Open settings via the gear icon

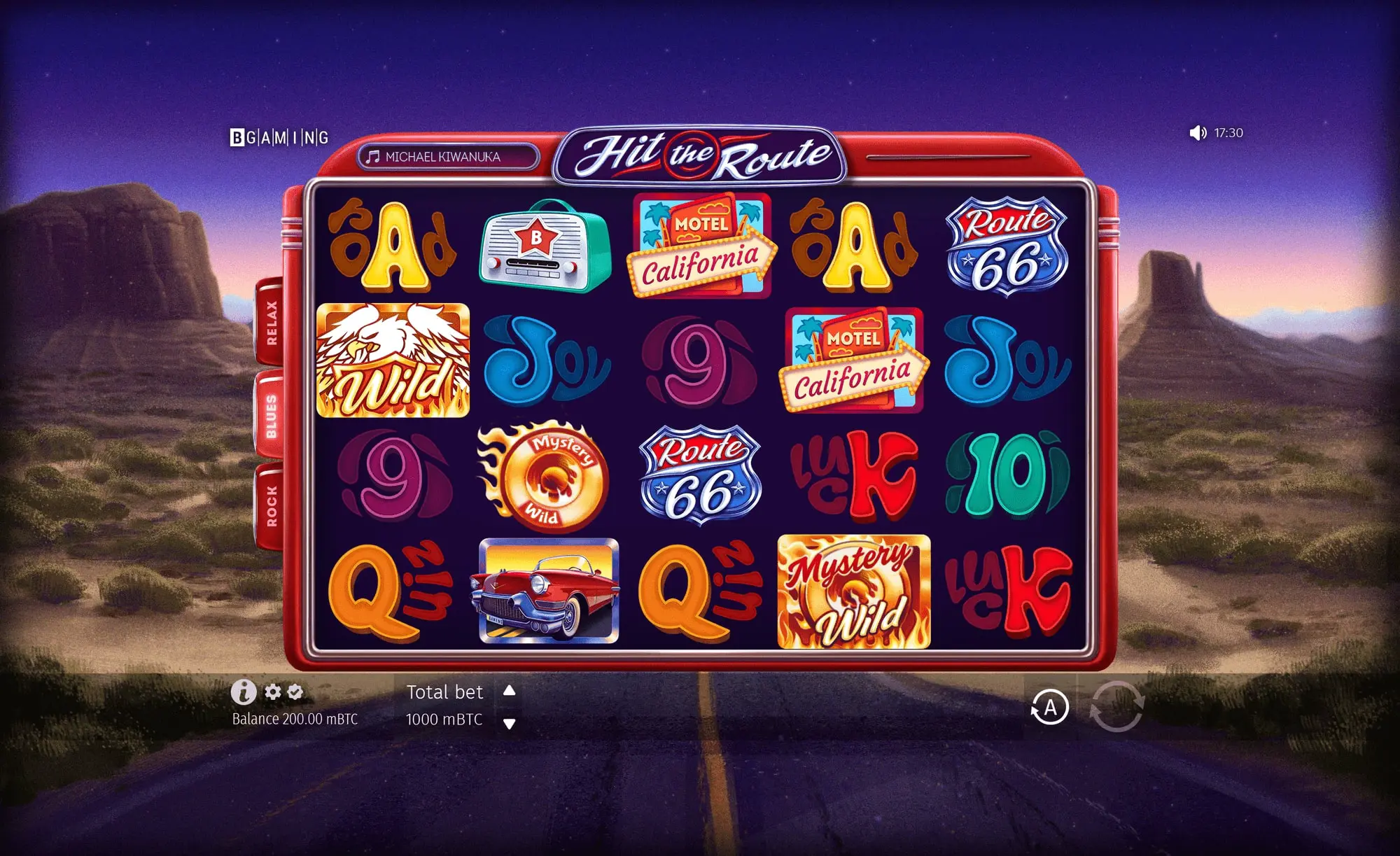(x=272, y=692)
